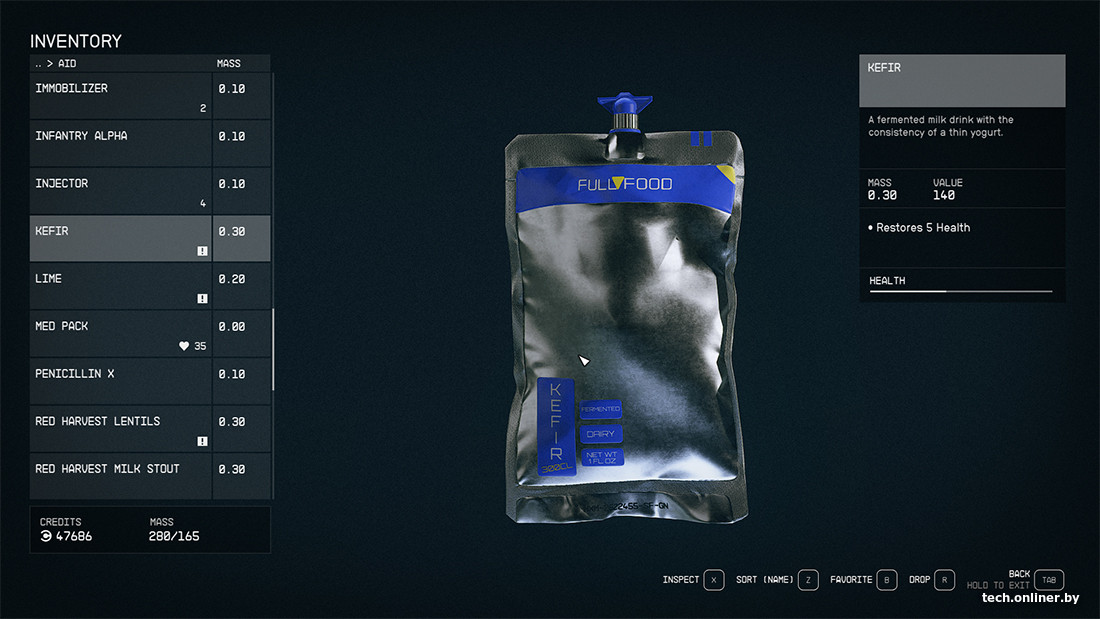Select the Lime item row

[120, 285]
